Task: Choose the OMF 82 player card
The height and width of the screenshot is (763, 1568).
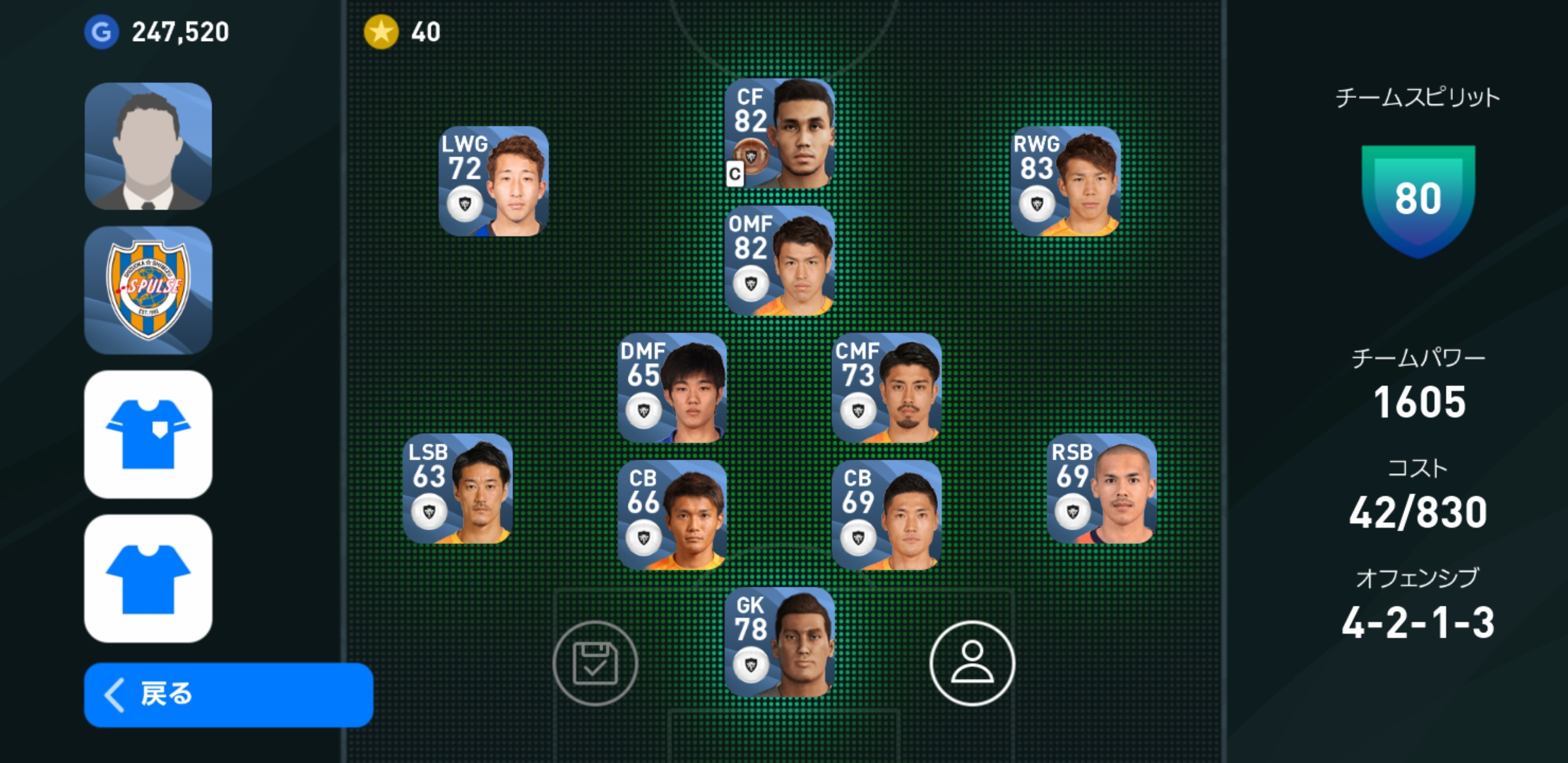Action: 779,261
